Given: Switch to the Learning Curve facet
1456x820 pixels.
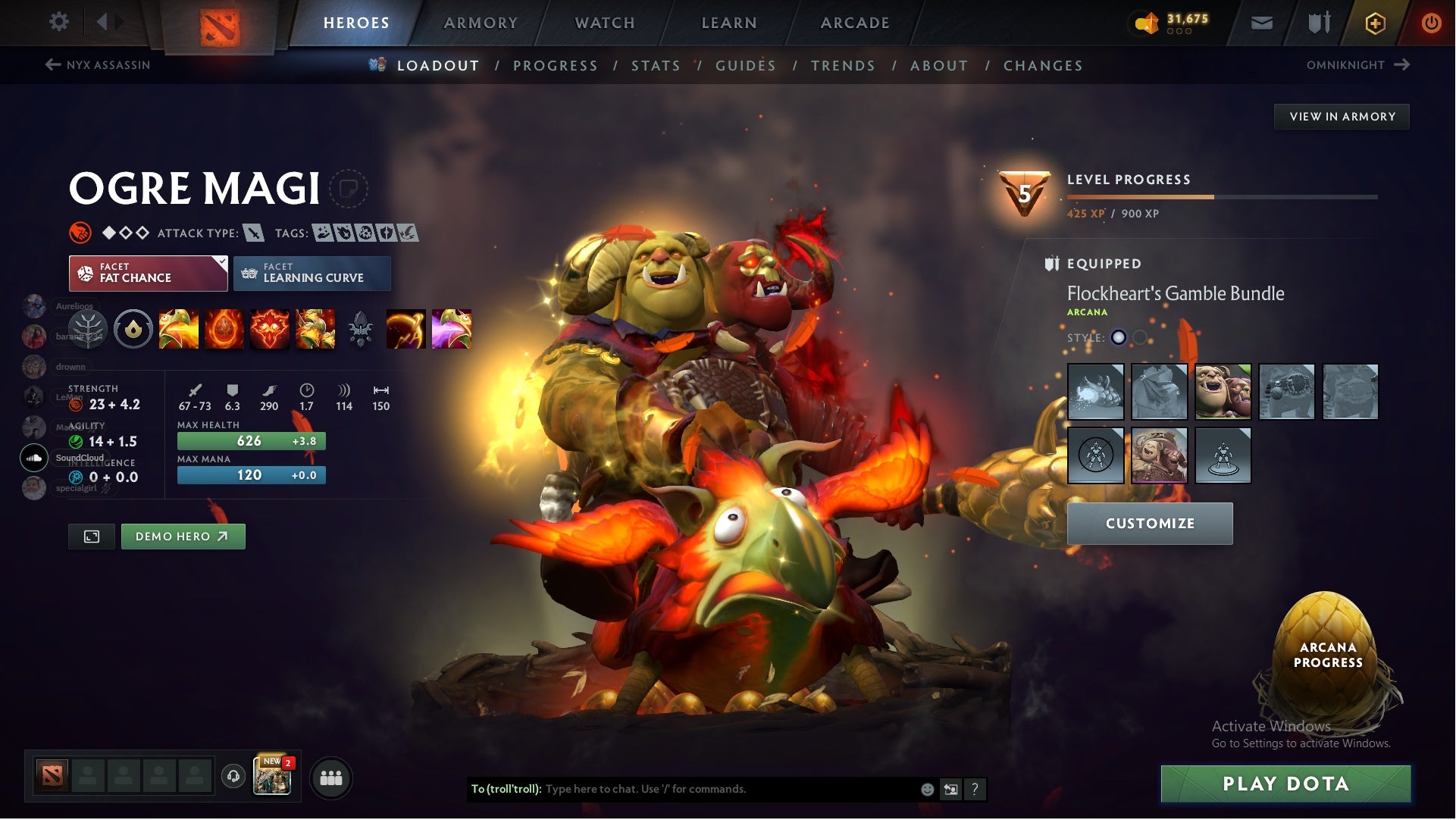Looking at the screenshot, I should coord(312,273).
